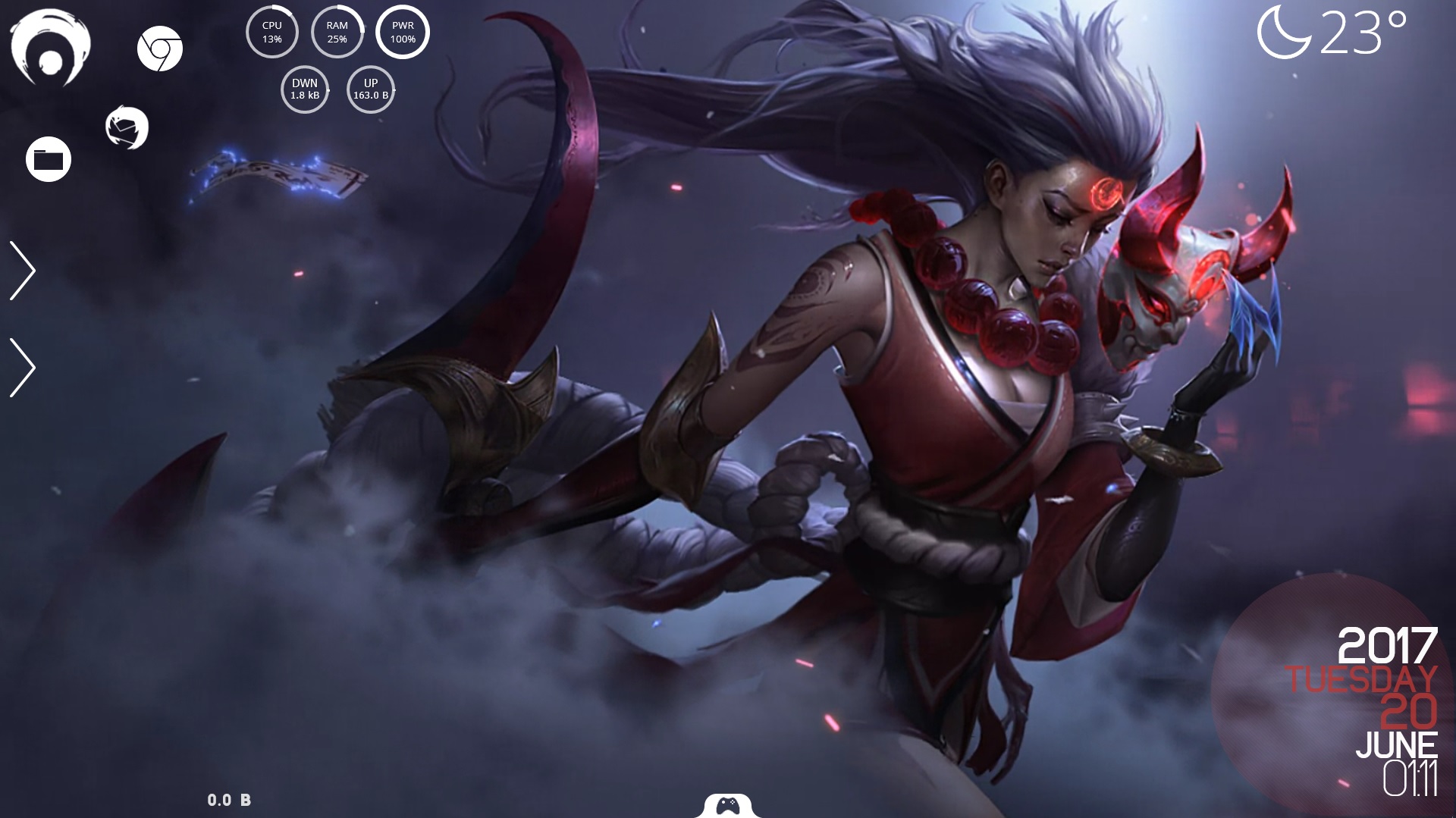Click the circular logo in the top-left corner
This screenshot has height=818, width=1456.
point(52,47)
